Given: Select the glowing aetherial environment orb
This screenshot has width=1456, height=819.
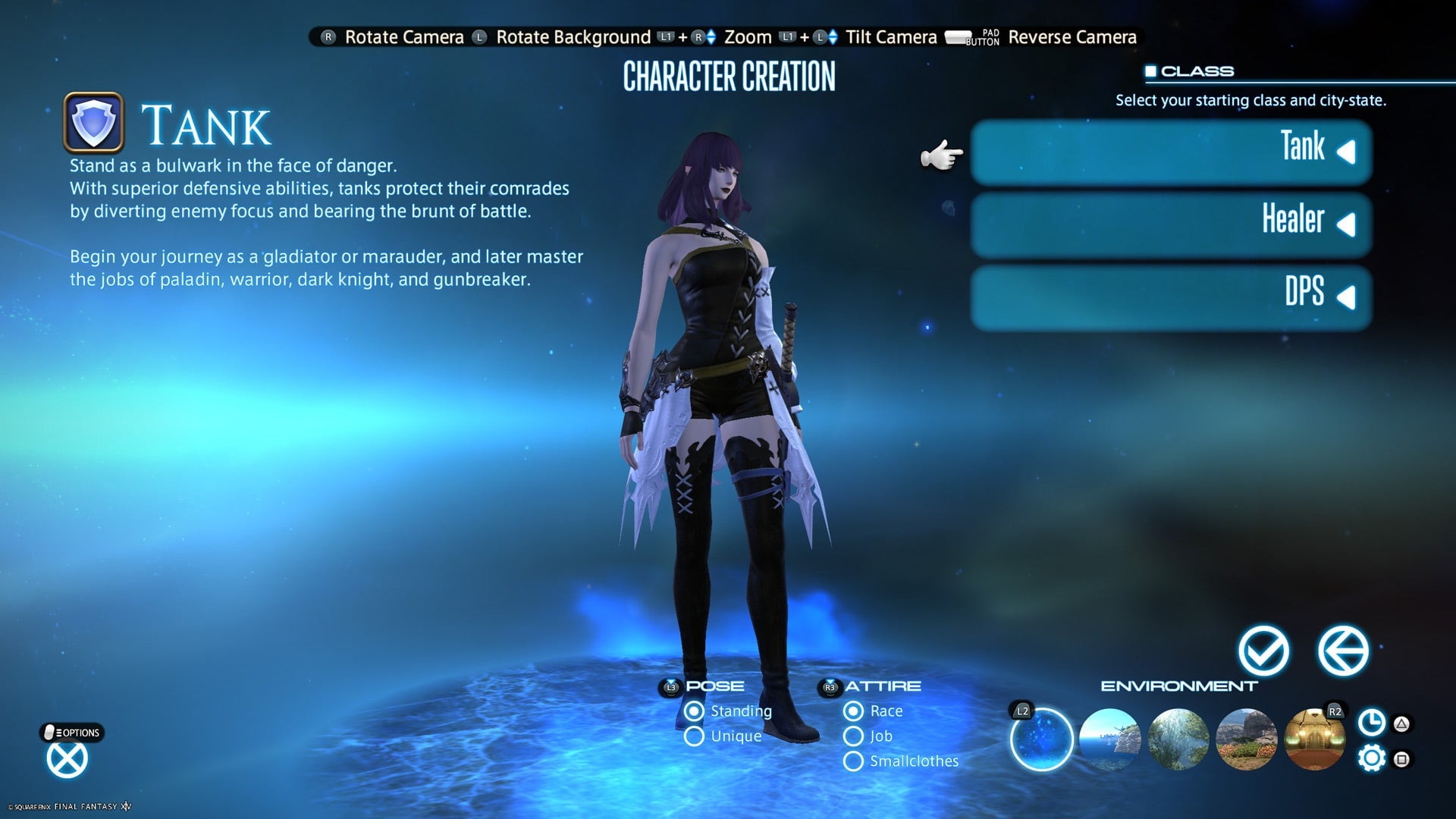Looking at the screenshot, I should 1042,741.
